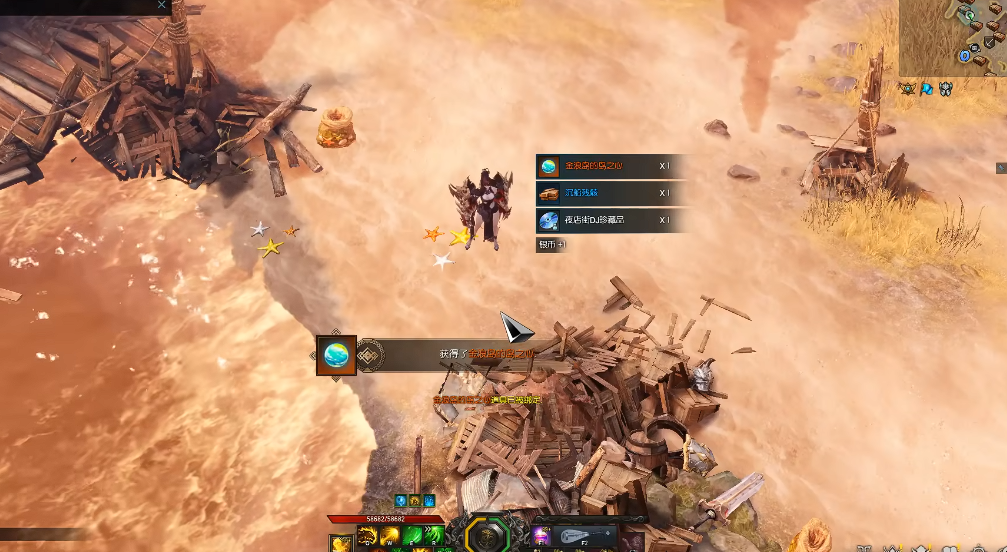
Task: Click the blue flag icon under the minimap
Action: point(927,89)
